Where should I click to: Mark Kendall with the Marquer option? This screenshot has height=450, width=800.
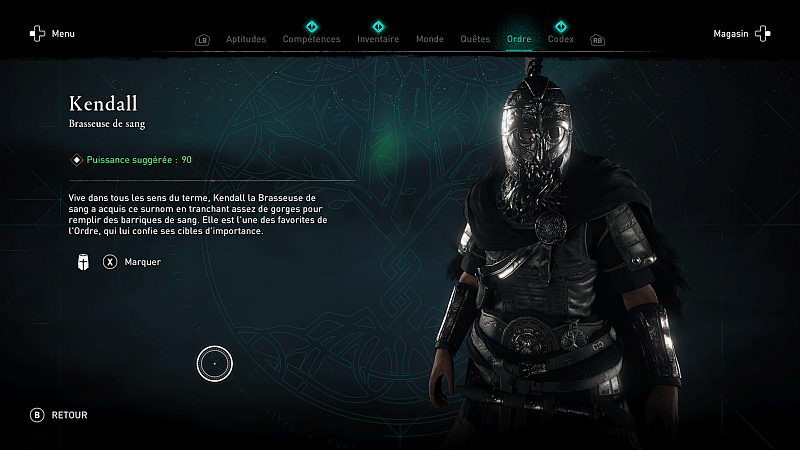132,262
